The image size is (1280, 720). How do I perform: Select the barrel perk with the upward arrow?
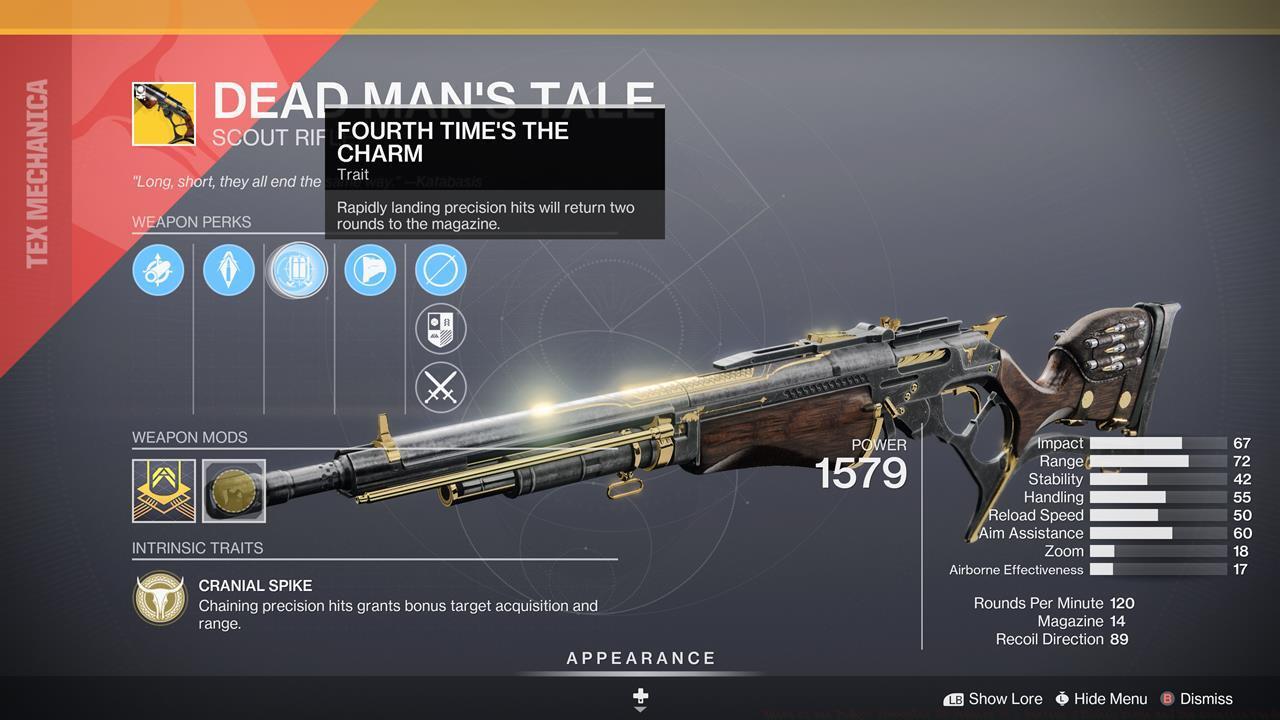pyautogui.click(x=158, y=270)
